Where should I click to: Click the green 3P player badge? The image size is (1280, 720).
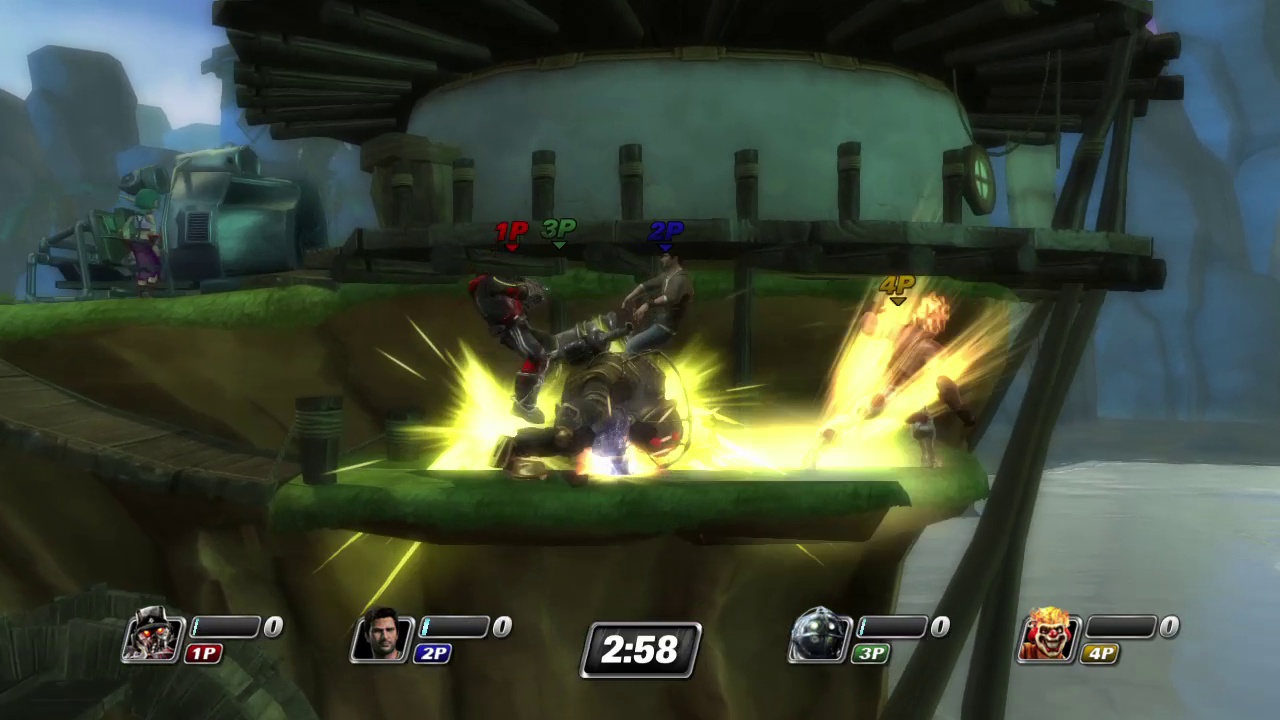pos(868,653)
